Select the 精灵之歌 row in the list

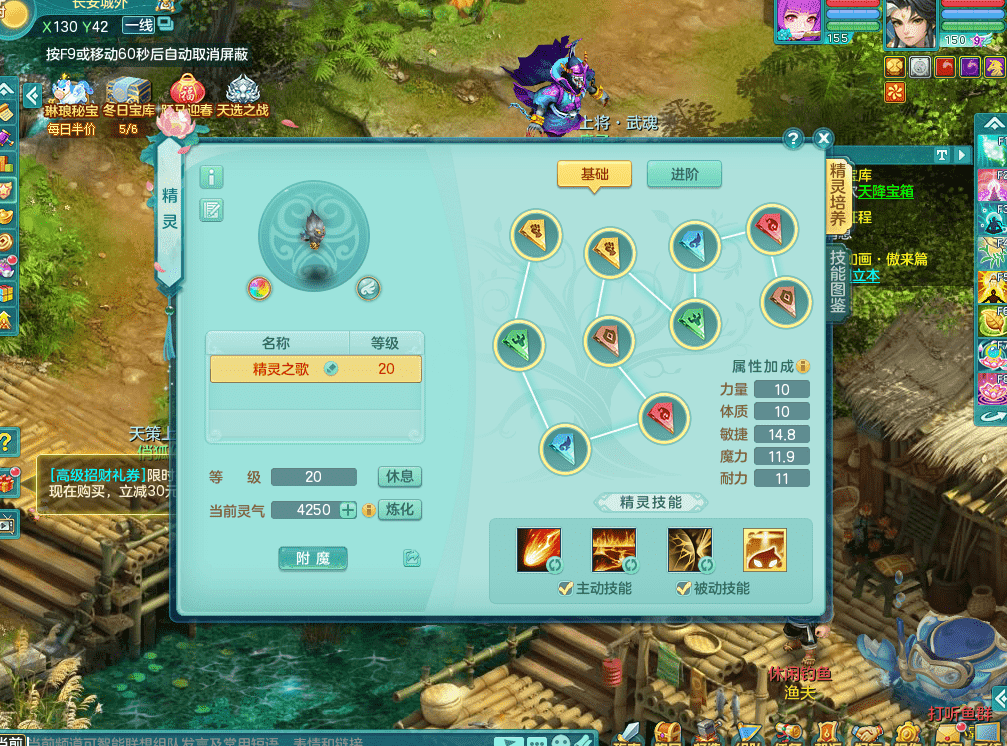(x=315, y=369)
